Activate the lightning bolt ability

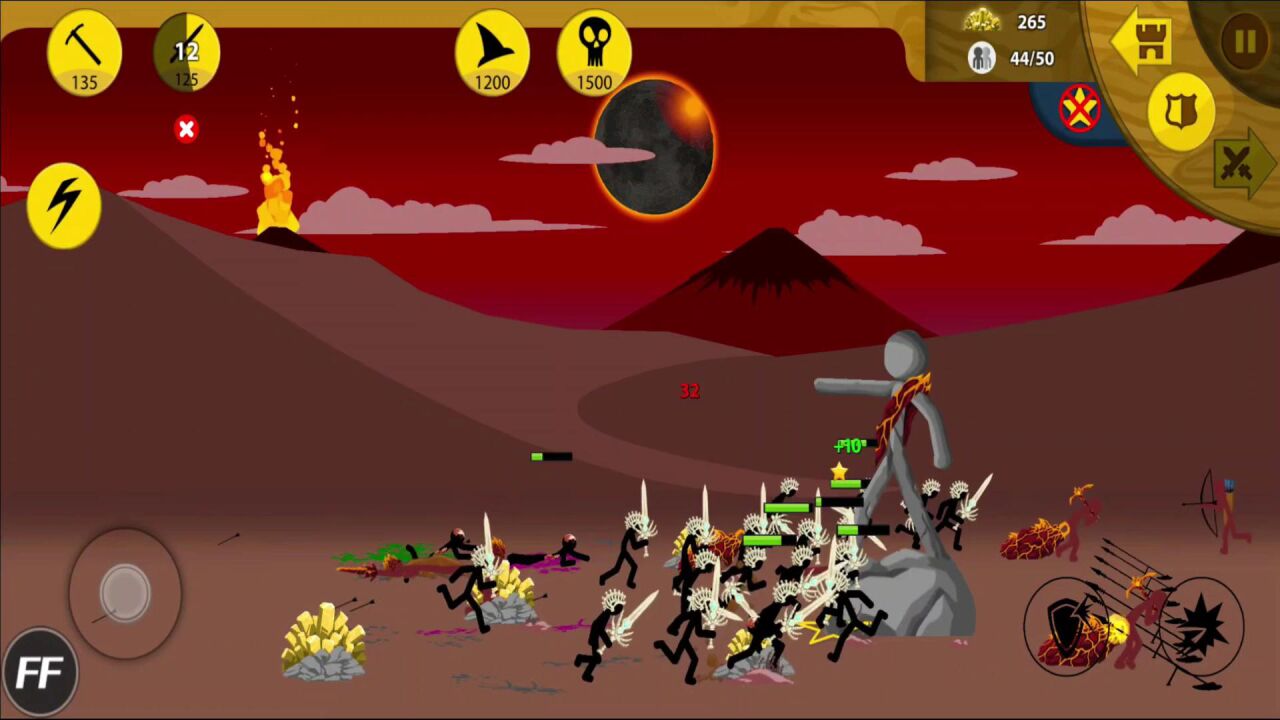click(x=64, y=205)
